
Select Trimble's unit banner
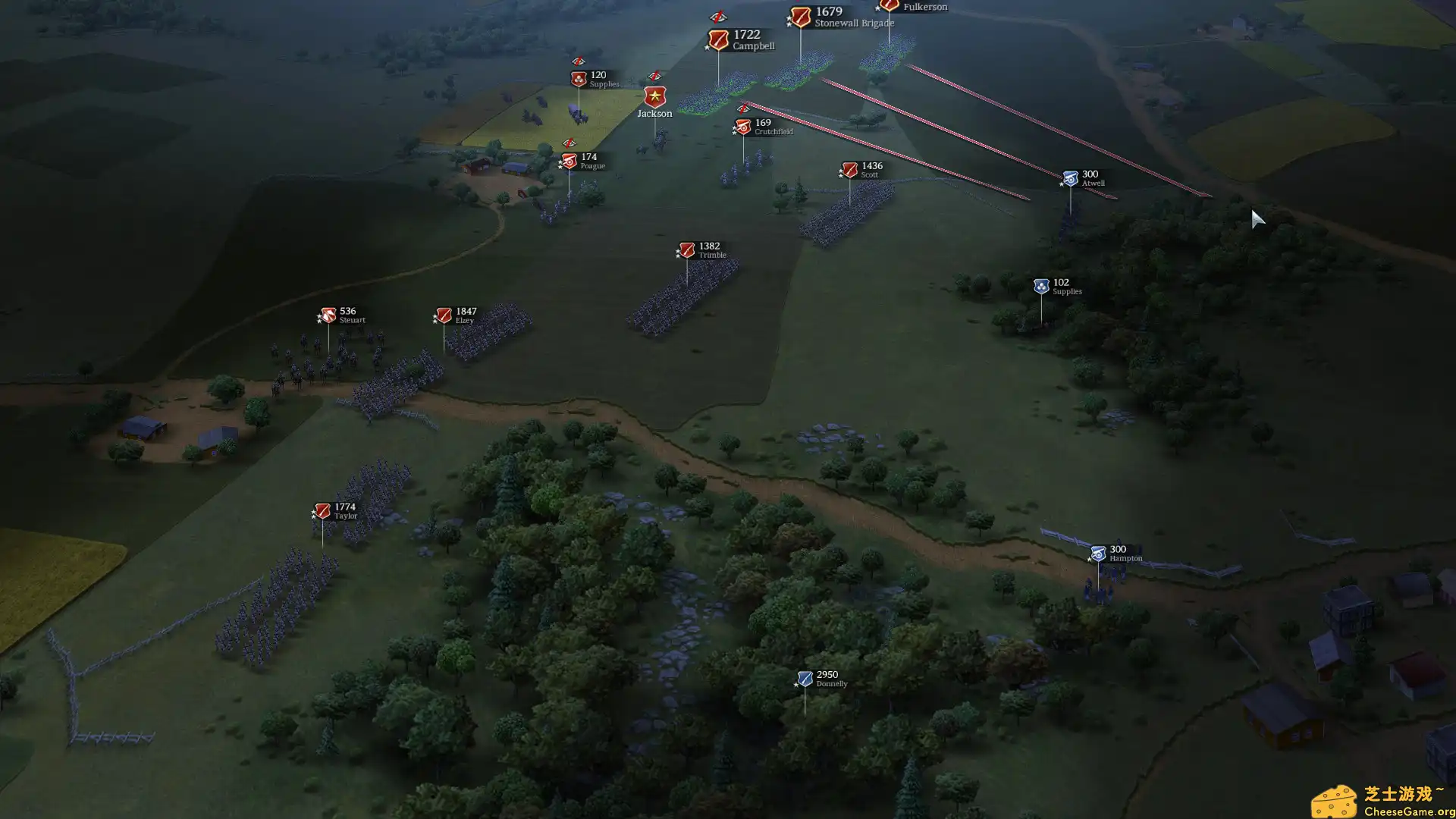click(687, 249)
